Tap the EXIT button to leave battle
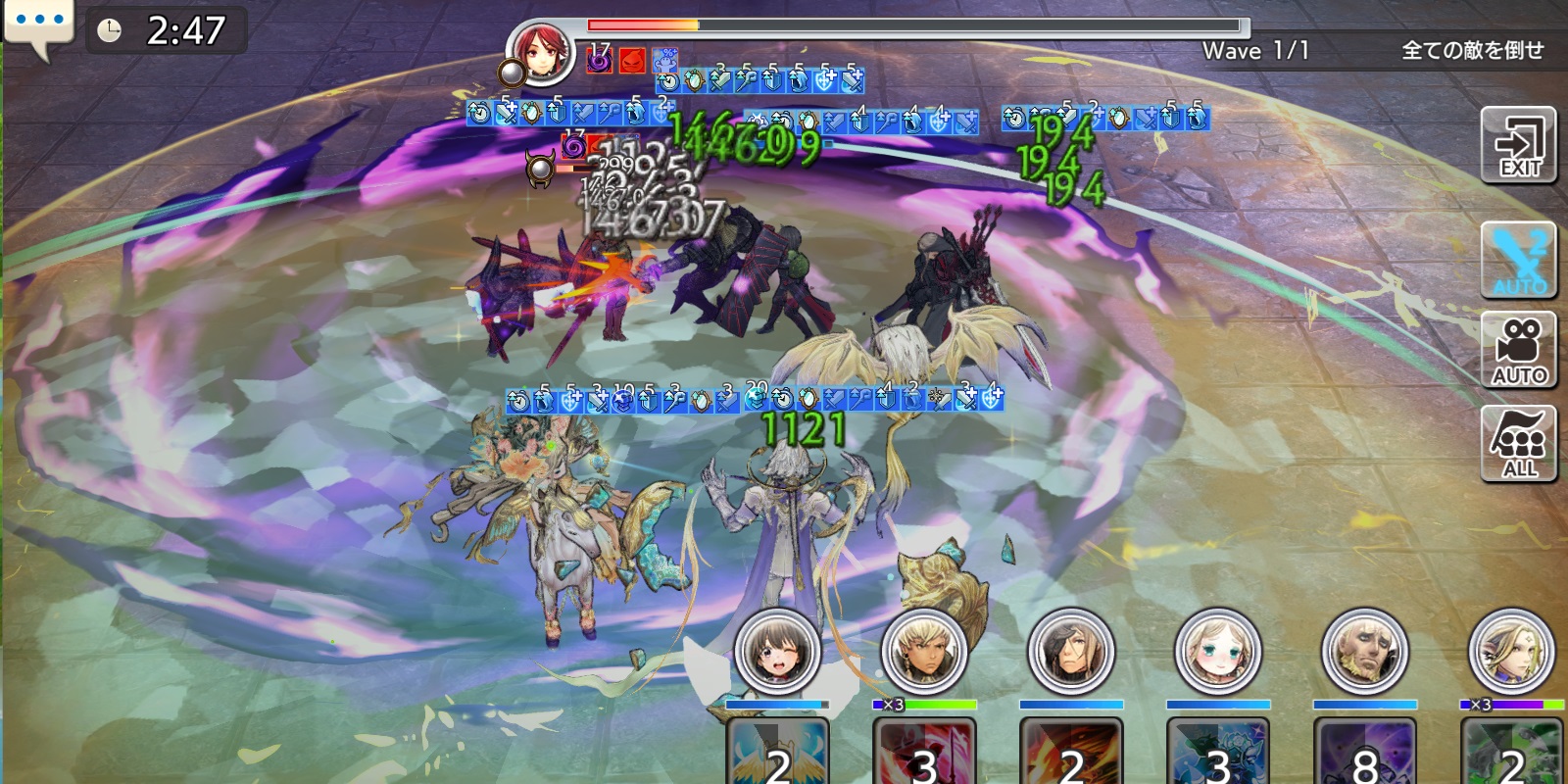Screen dimensions: 1568x784 [x=1520, y=147]
